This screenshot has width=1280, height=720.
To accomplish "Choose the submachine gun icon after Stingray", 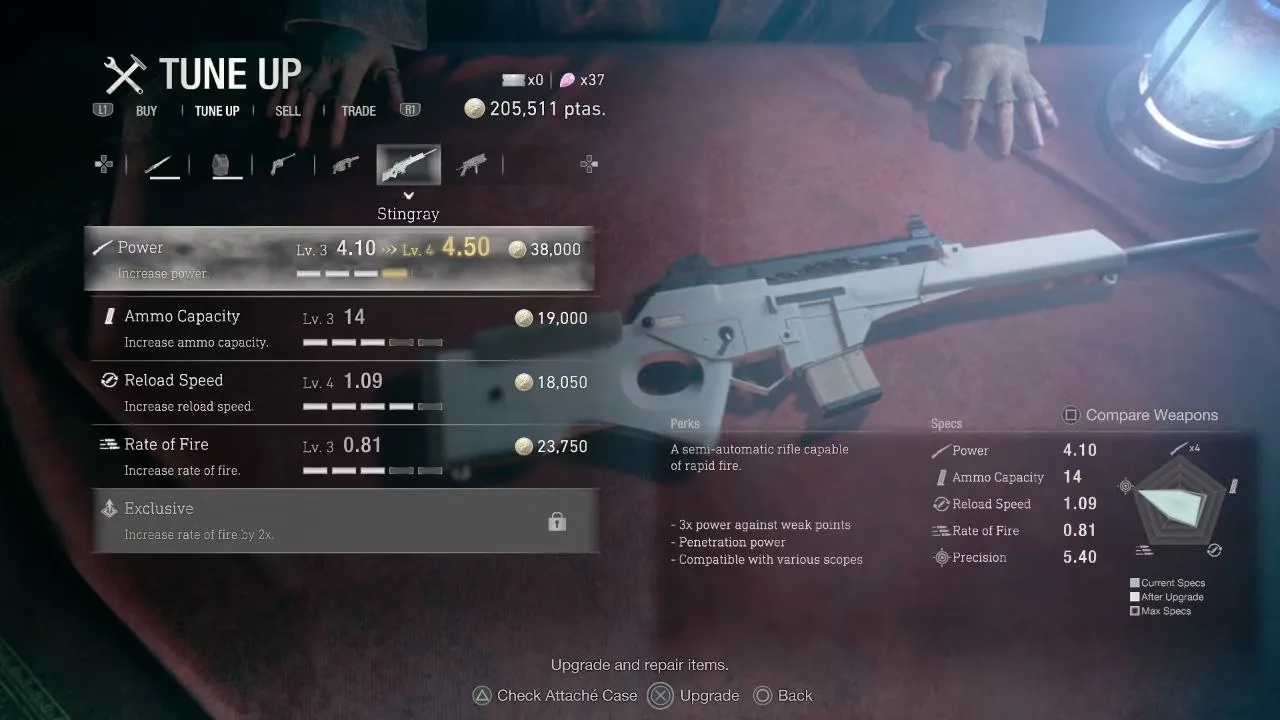I will [471, 165].
